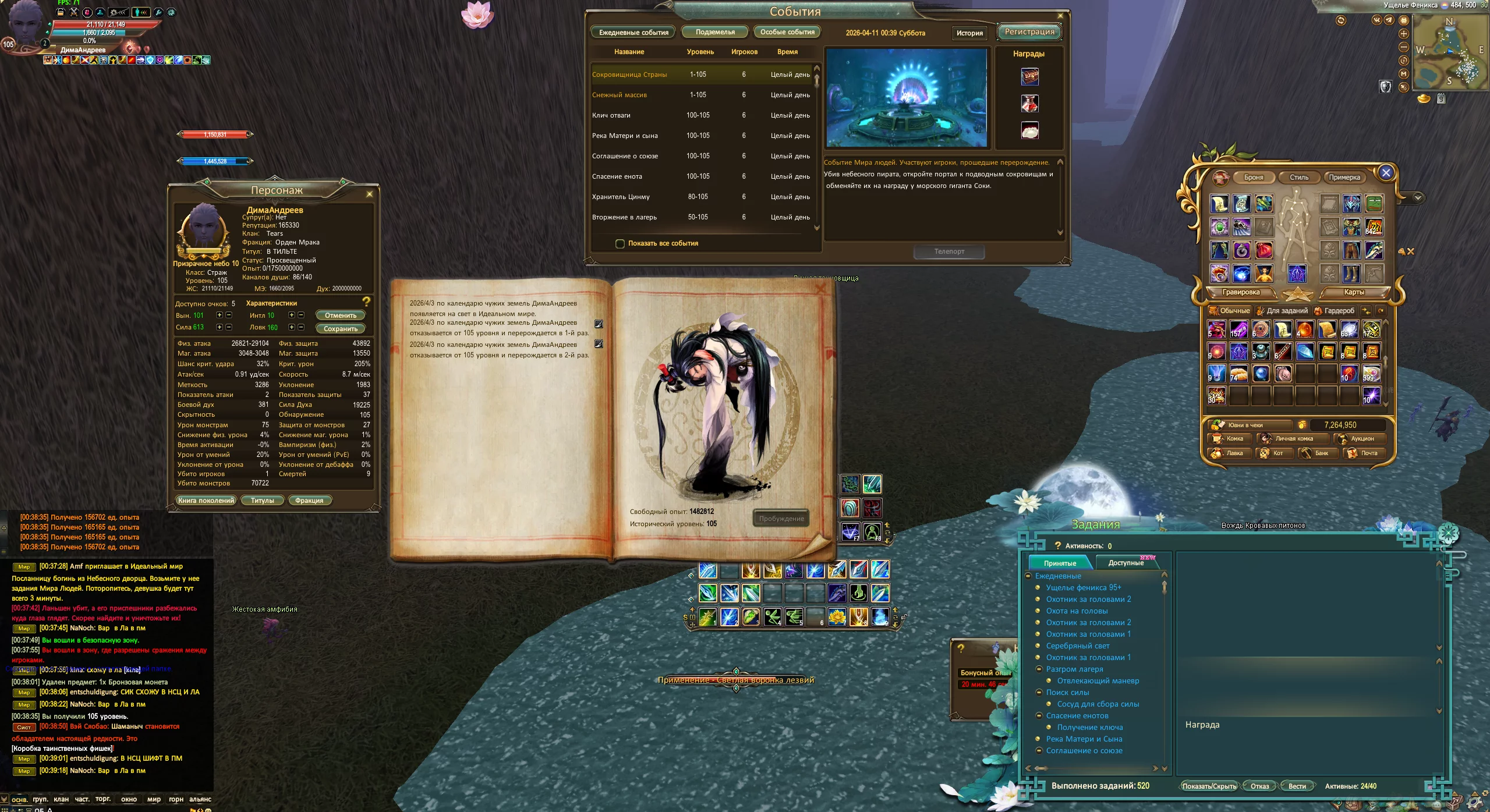1490x812 pixels.
Task: Open the Титулы titles panel
Action: pyautogui.click(x=262, y=501)
